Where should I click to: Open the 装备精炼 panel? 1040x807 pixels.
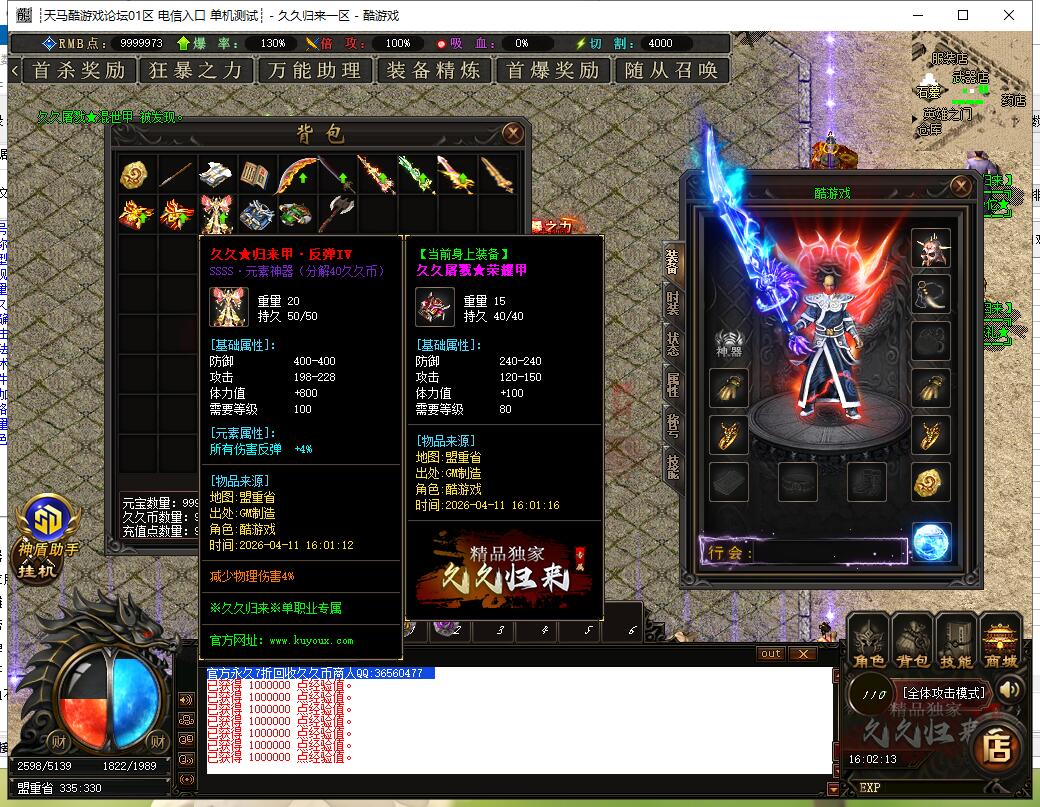(x=433, y=70)
